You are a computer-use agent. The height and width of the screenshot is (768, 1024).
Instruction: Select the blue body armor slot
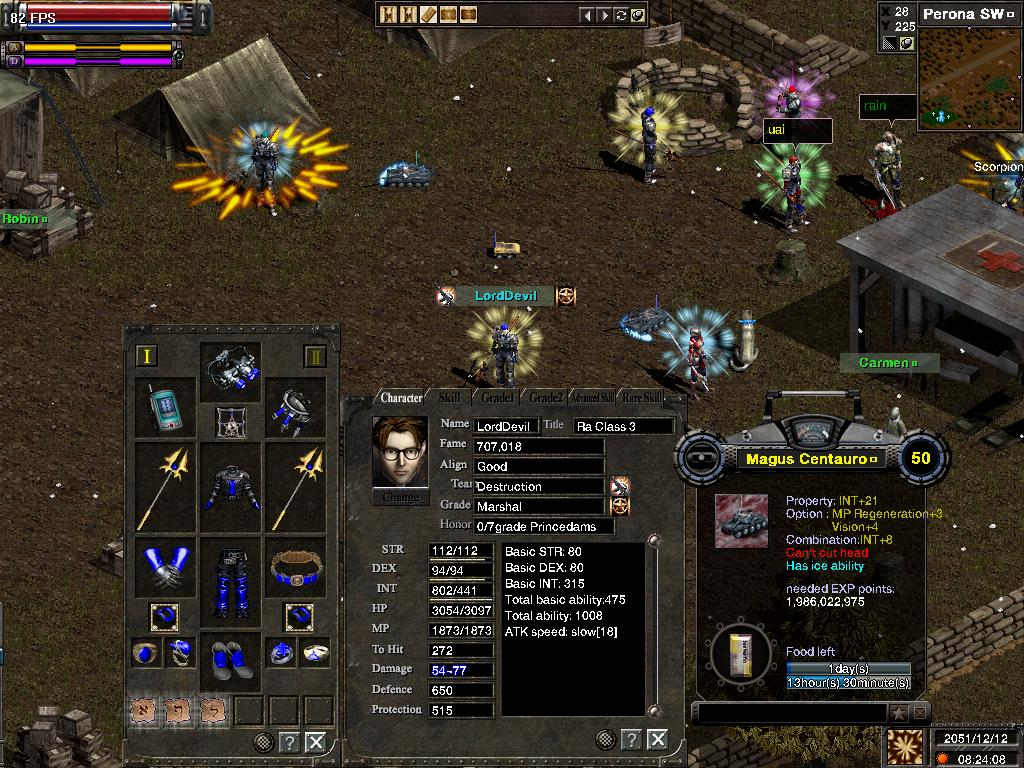pyautogui.click(x=231, y=487)
